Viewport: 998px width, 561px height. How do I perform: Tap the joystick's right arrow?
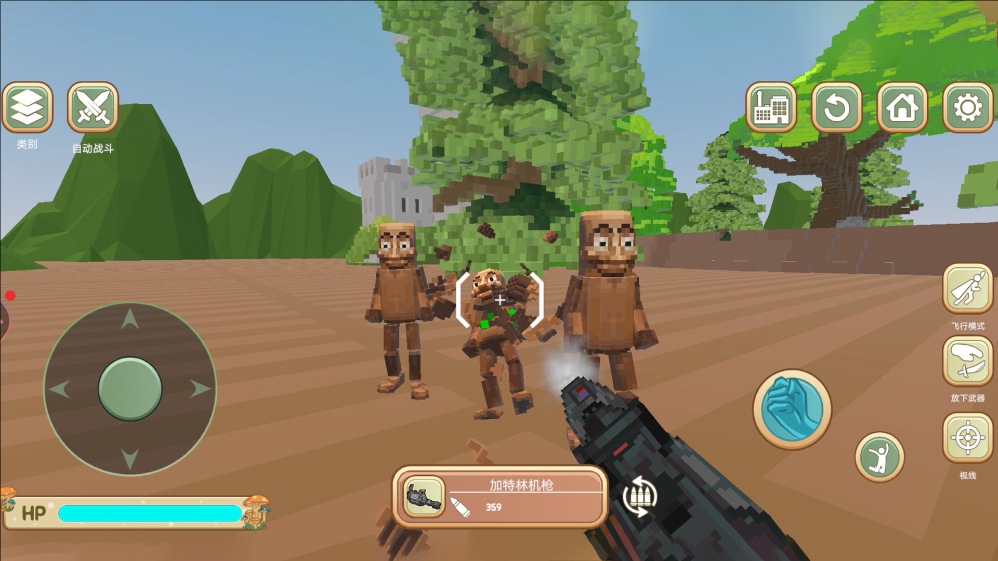[x=199, y=388]
